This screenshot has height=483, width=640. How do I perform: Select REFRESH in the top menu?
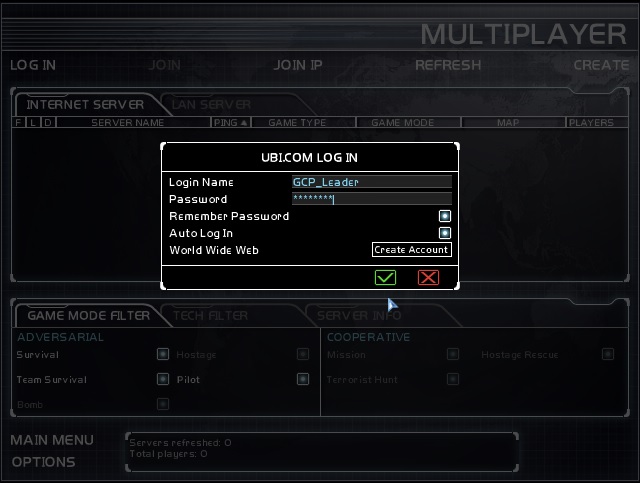tap(448, 65)
